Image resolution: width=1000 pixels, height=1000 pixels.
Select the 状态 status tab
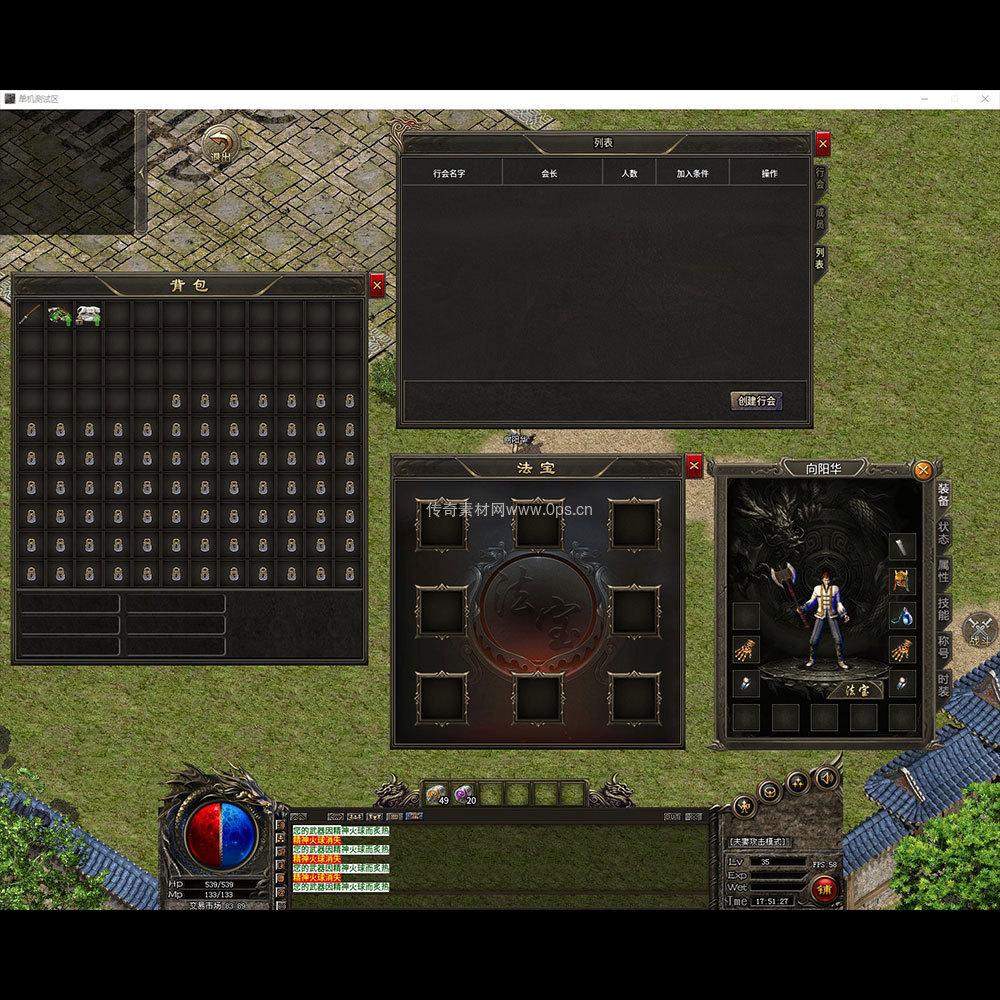click(x=943, y=532)
